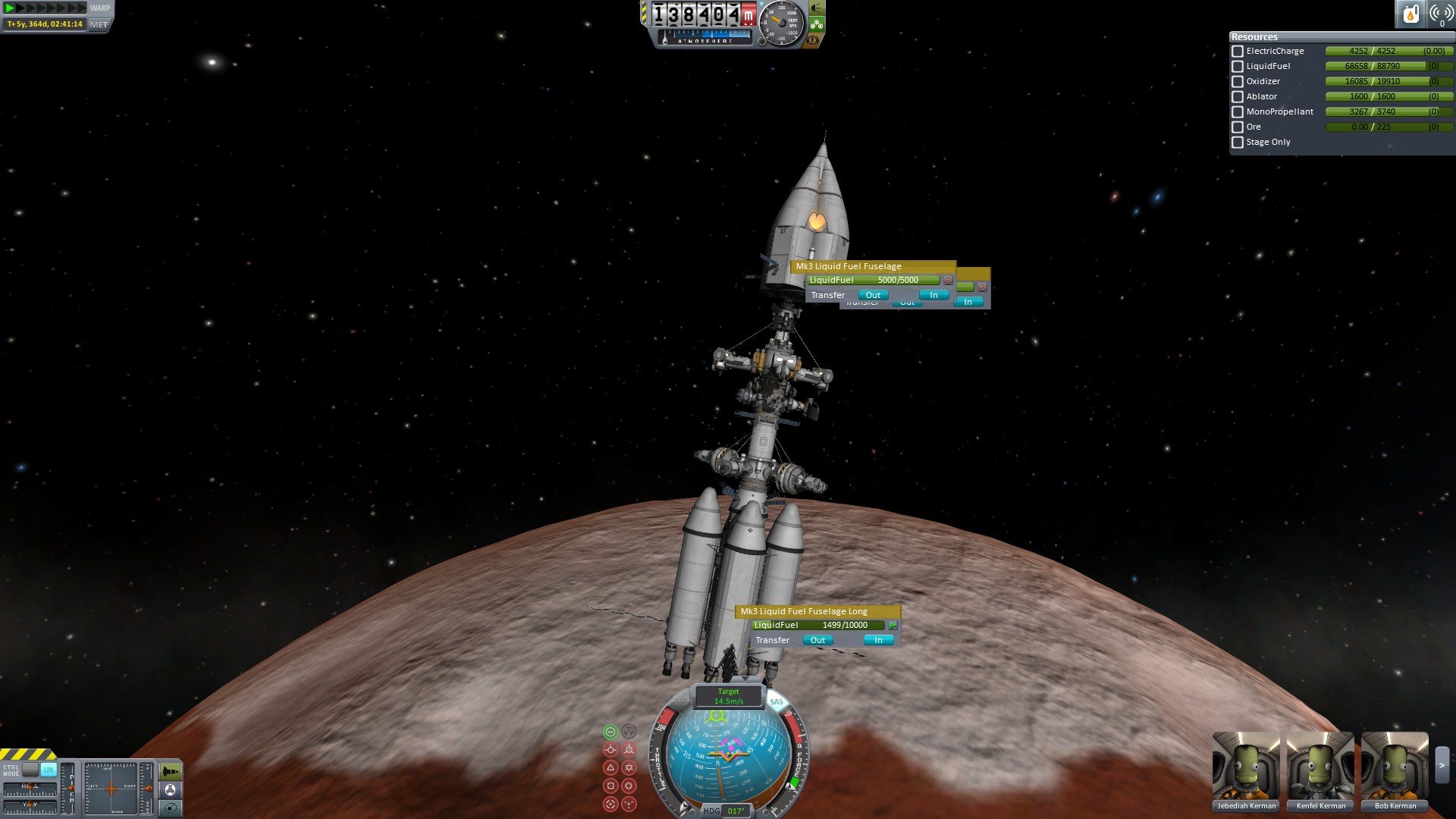Transfer fuel In to Mk3 Liquid Fuel Fuselage
The image size is (1456, 819).
[934, 295]
